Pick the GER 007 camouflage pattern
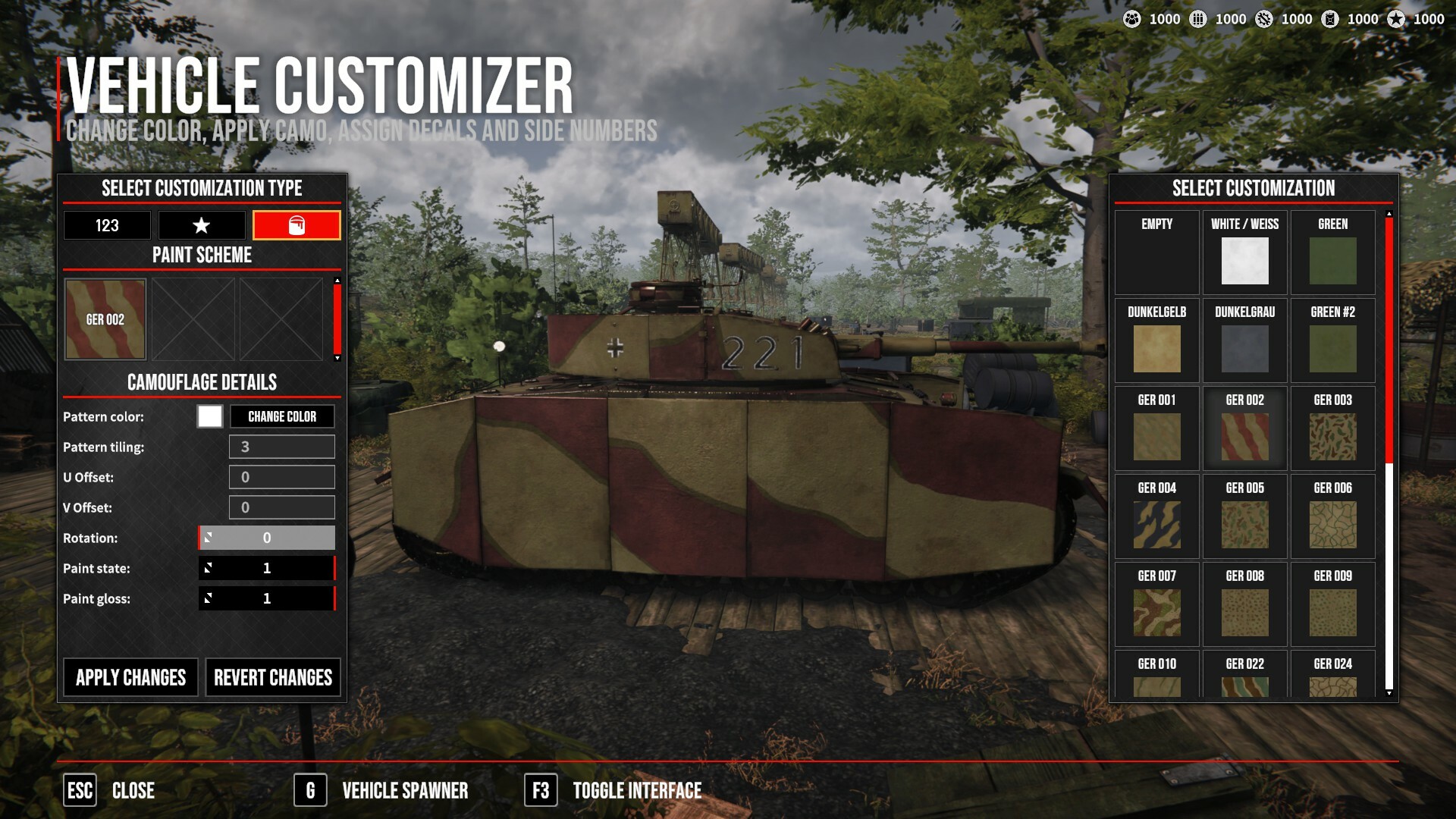 click(x=1156, y=605)
